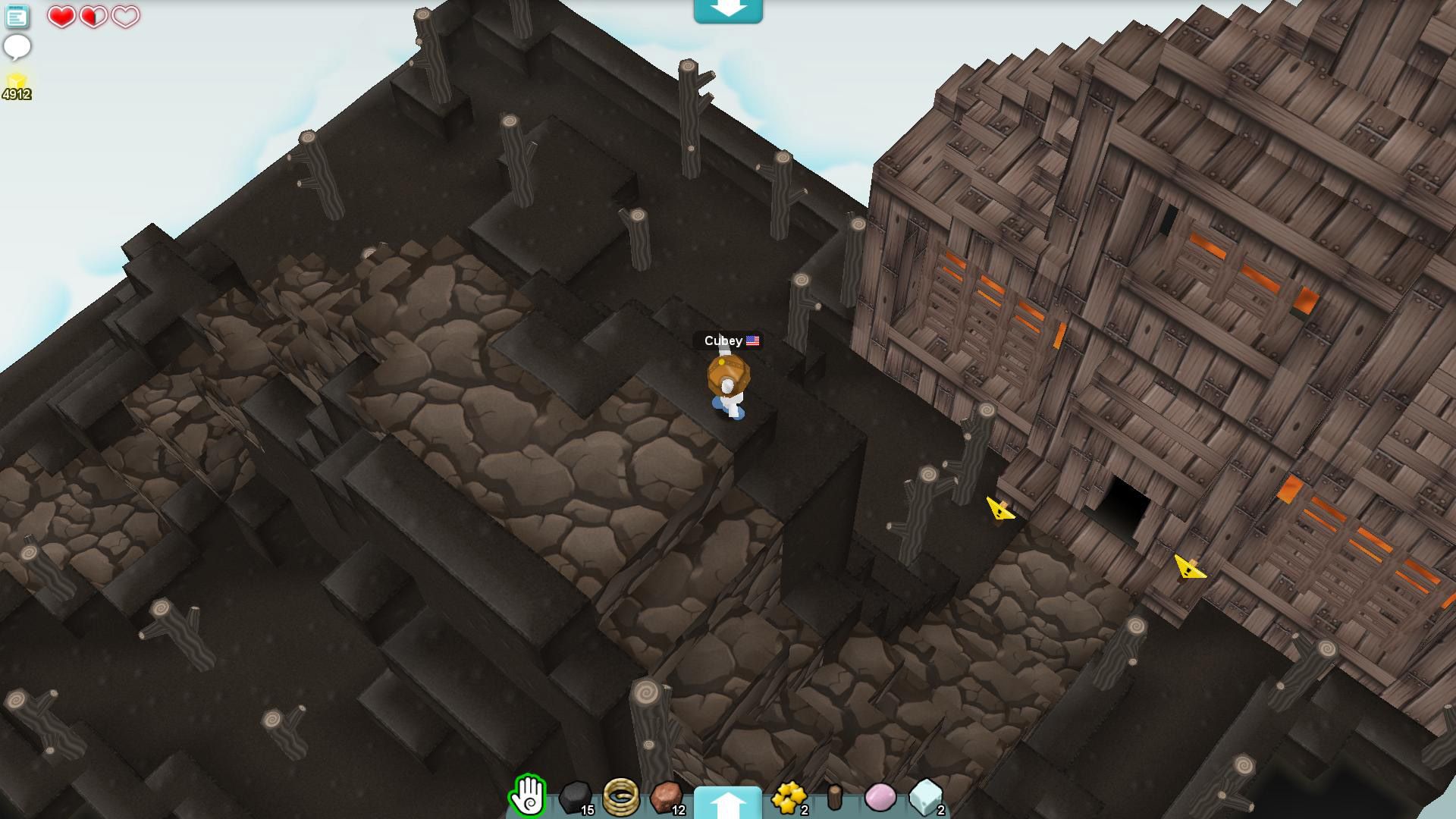Select the black rock block stack of 15
Screen dimensions: 1456x819
point(574,795)
